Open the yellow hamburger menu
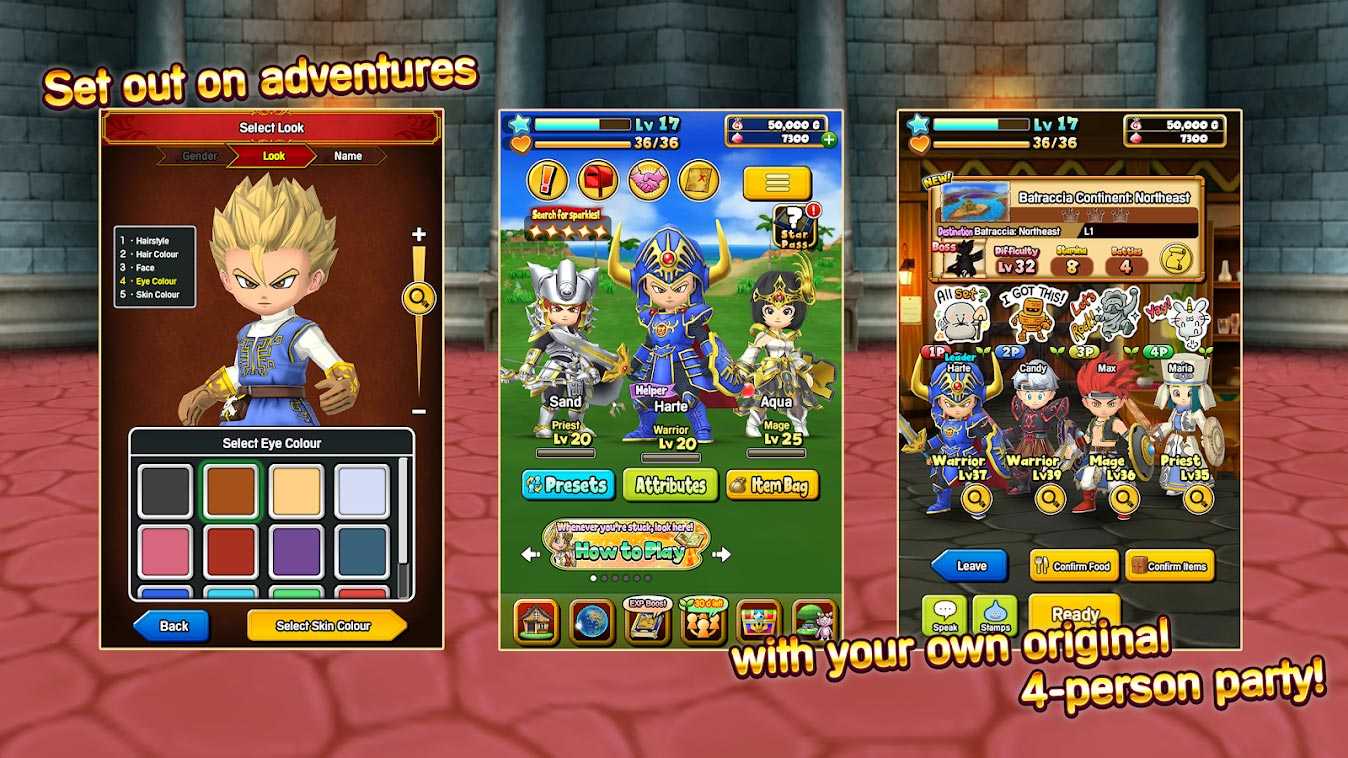 coord(777,183)
